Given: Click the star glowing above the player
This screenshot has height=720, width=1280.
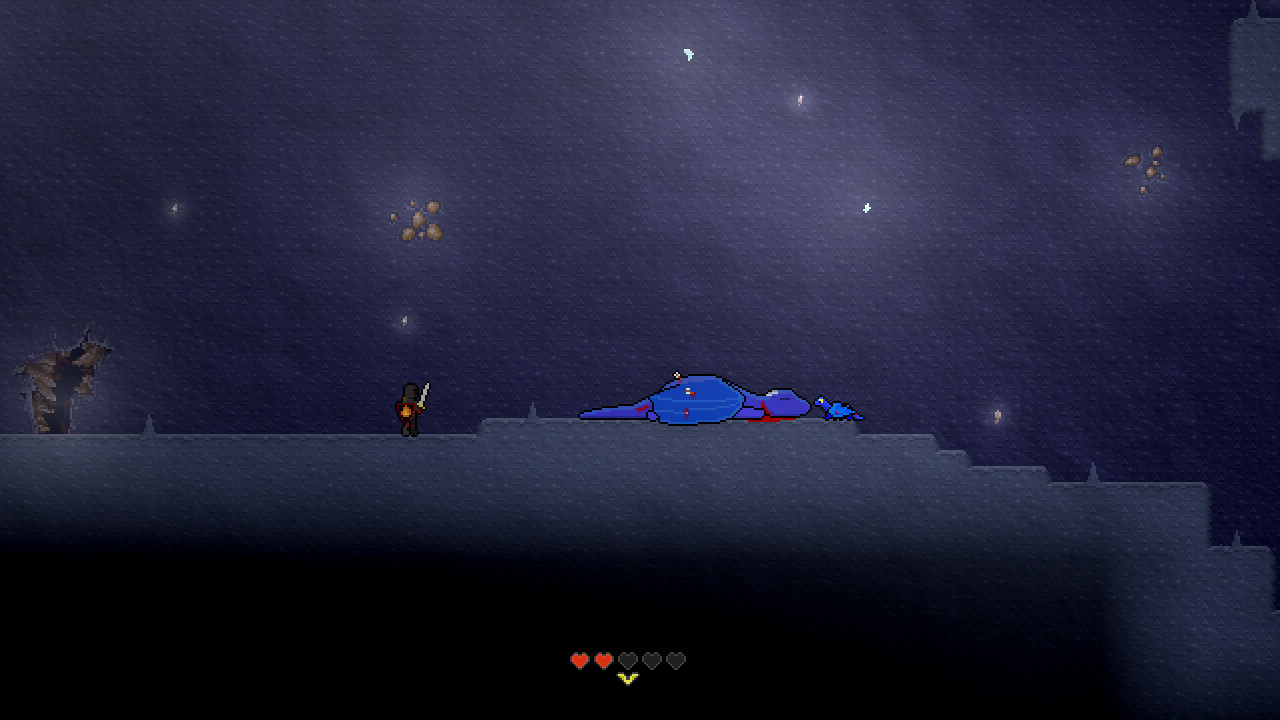Looking at the screenshot, I should tap(403, 322).
